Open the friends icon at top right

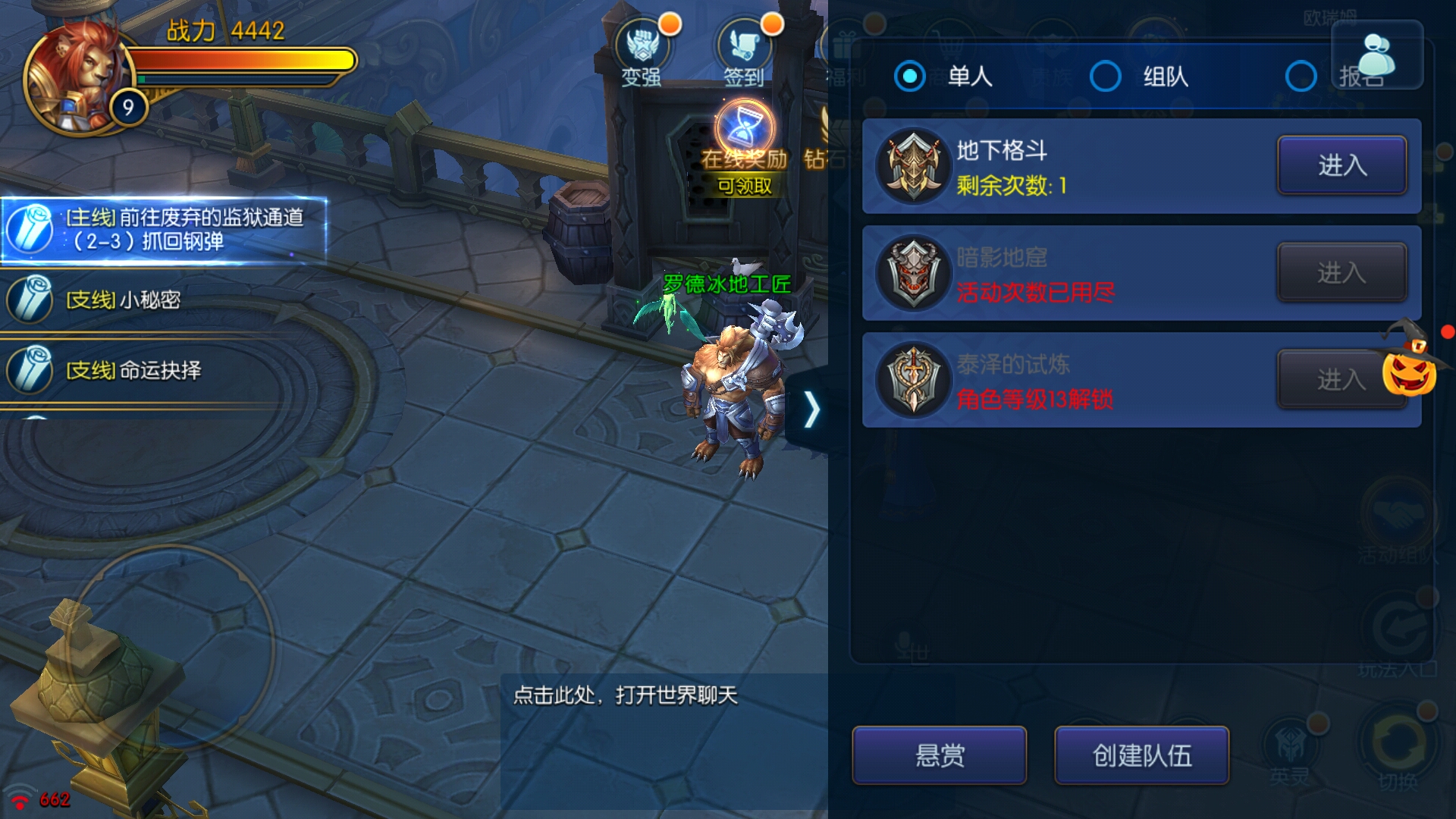(x=1376, y=55)
